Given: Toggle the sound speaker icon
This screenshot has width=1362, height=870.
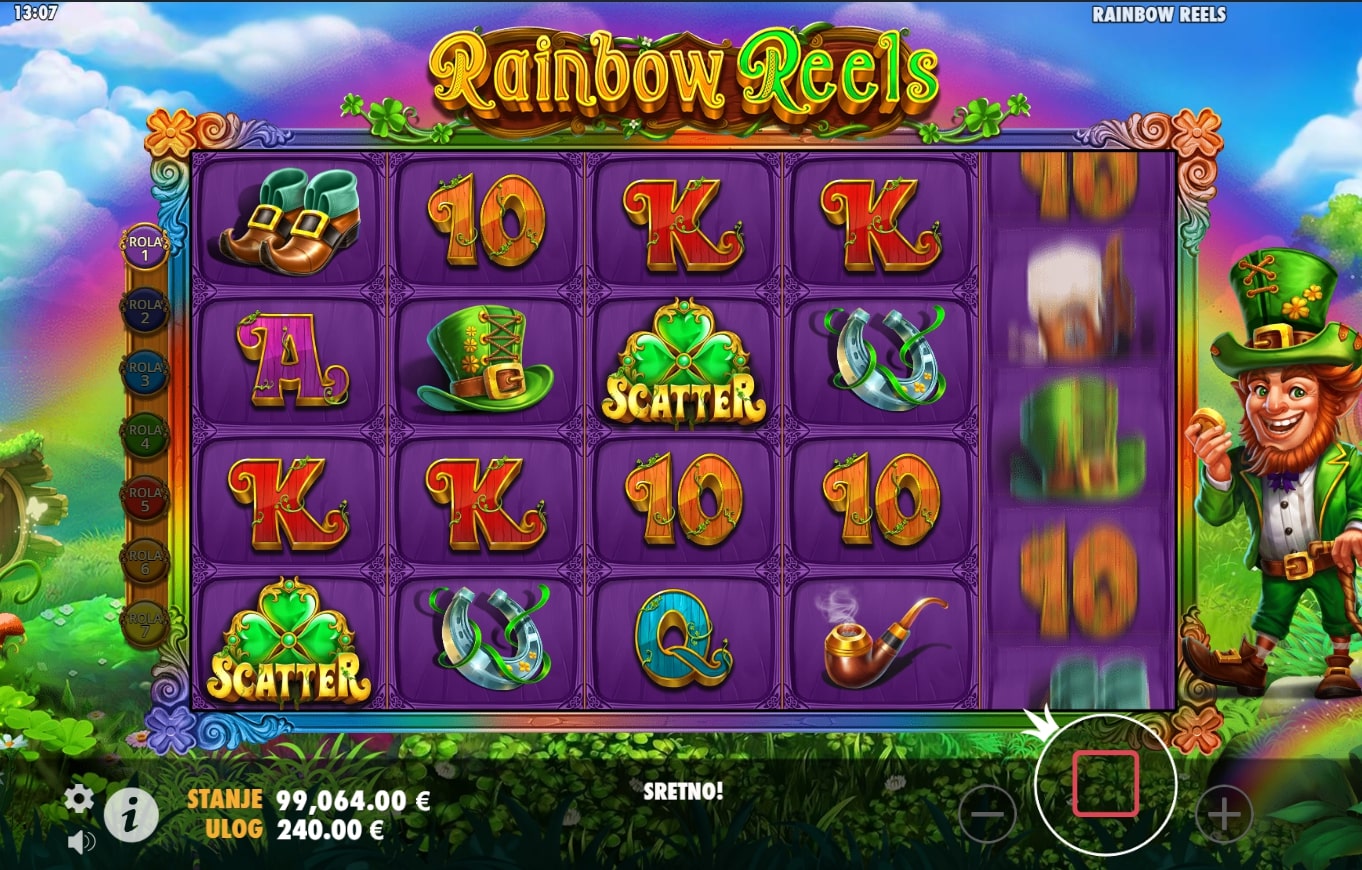Looking at the screenshot, I should [79, 842].
